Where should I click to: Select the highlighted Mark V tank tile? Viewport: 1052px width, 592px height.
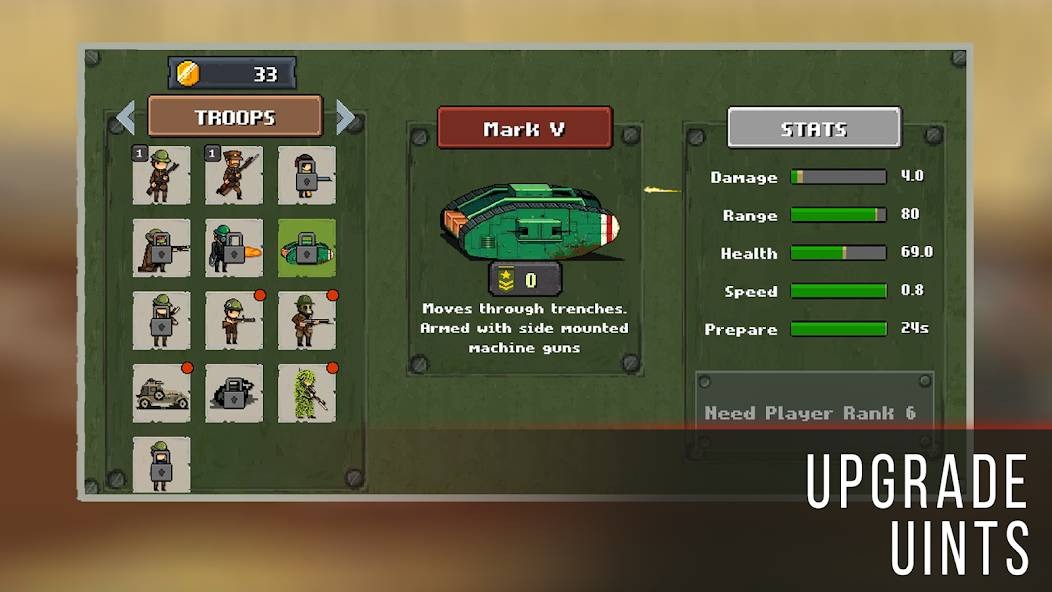[307, 248]
